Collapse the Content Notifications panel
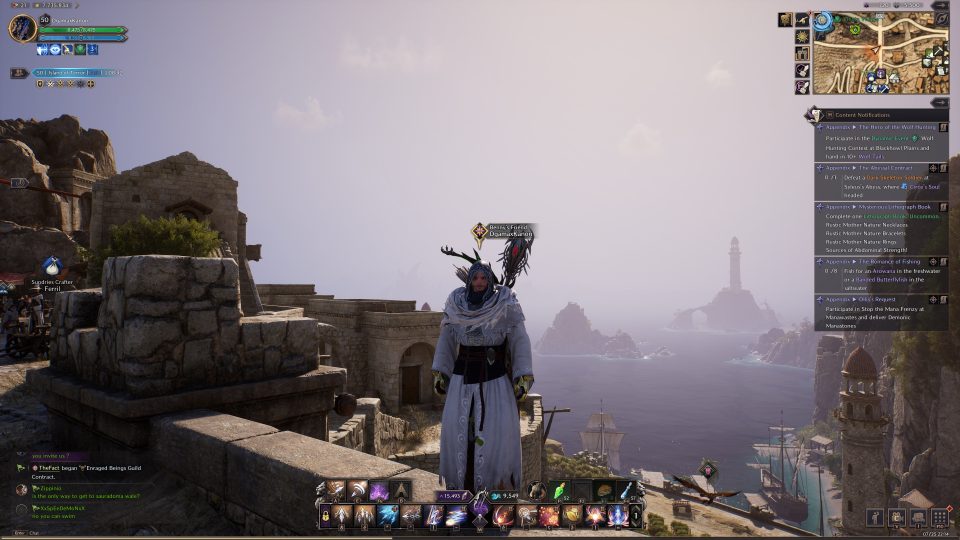The image size is (960, 540). point(940,102)
